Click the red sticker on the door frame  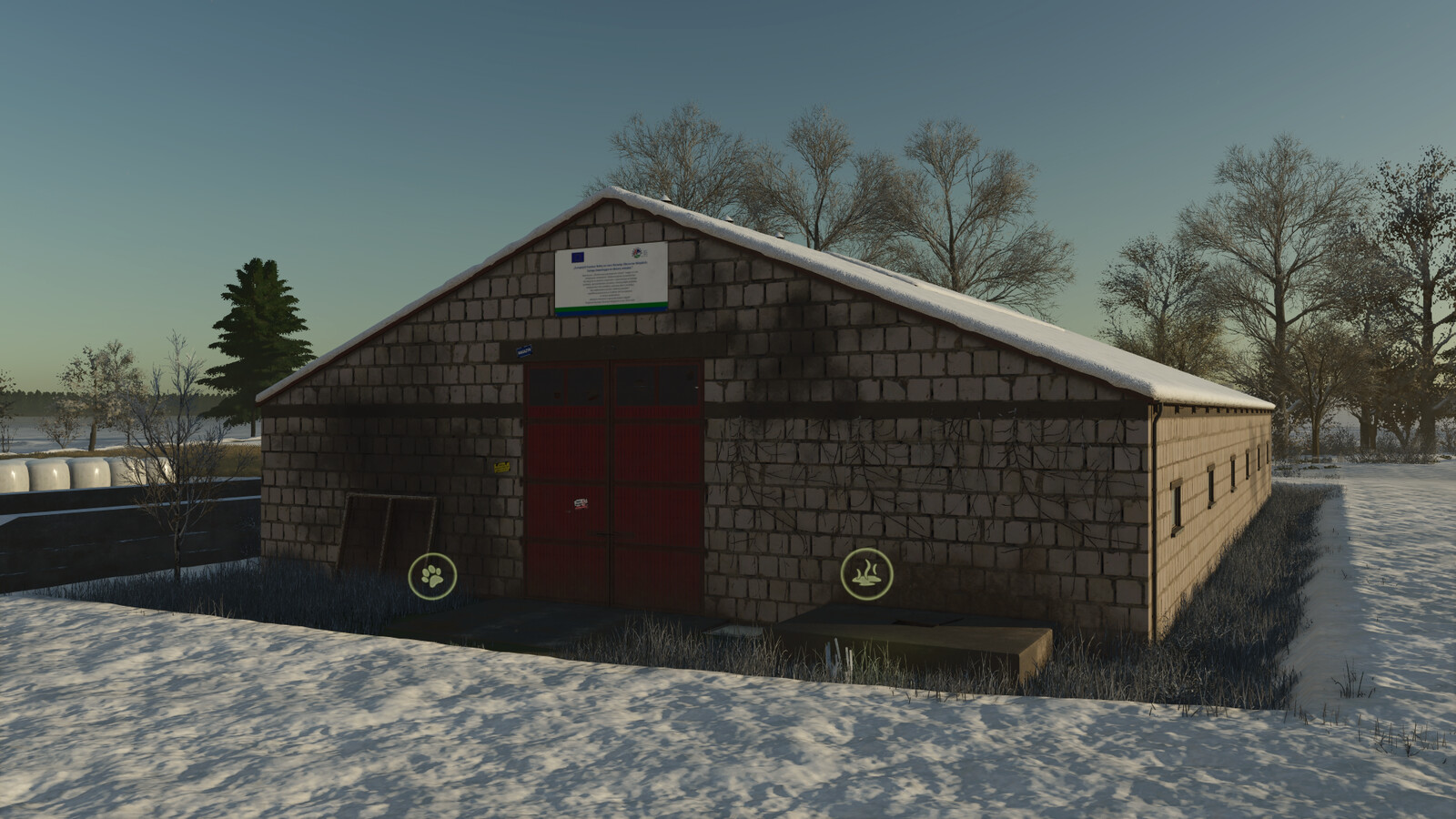pyautogui.click(x=580, y=502)
